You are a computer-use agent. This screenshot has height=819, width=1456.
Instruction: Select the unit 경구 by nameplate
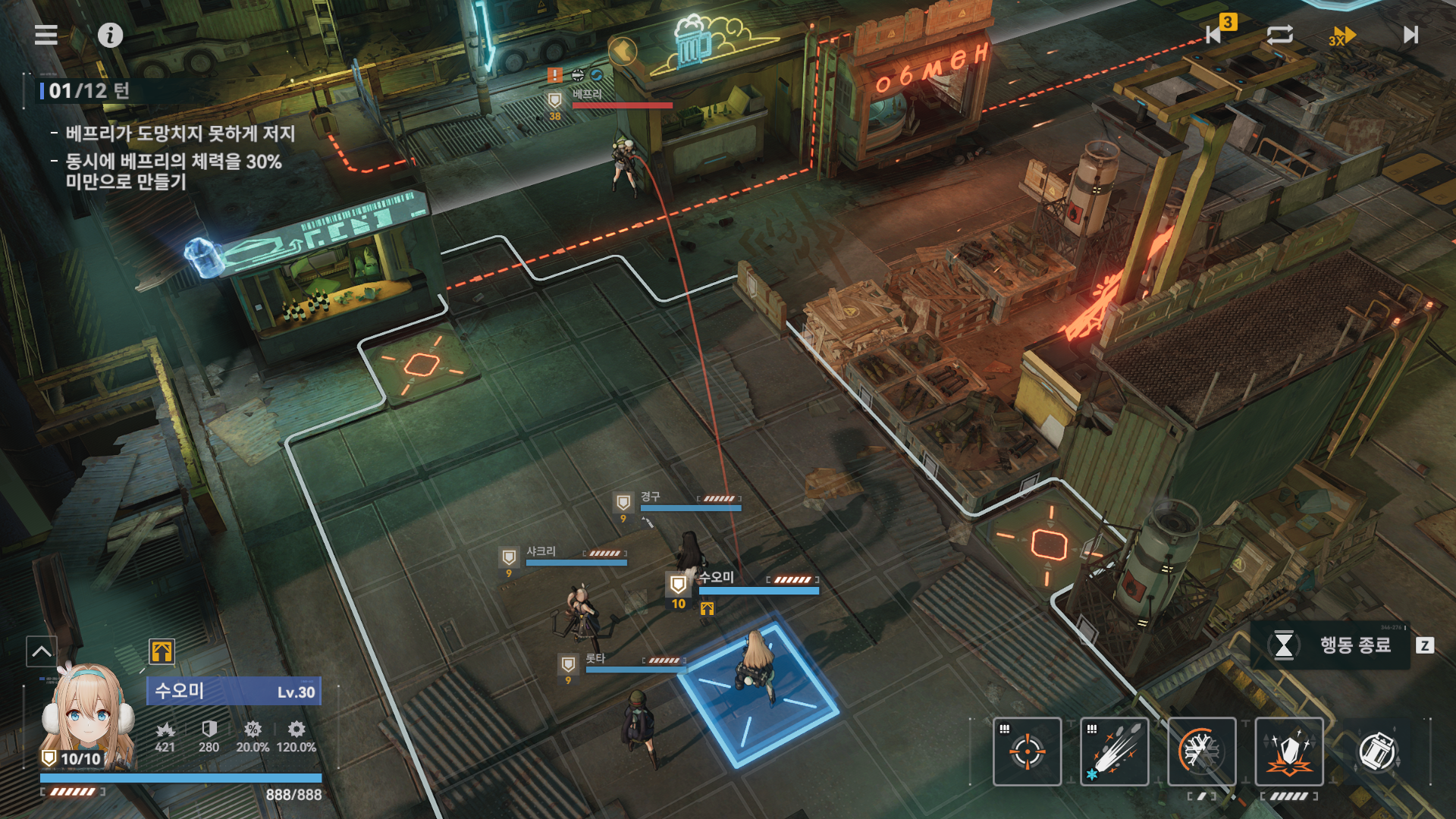(651, 497)
